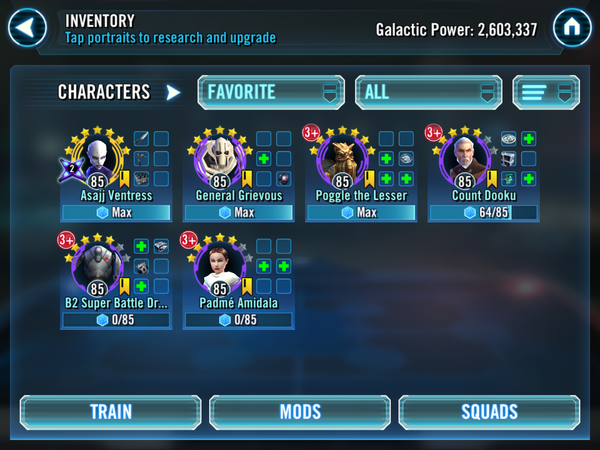Go to the Squads screen
The height and width of the screenshot is (450, 600).
[489, 412]
